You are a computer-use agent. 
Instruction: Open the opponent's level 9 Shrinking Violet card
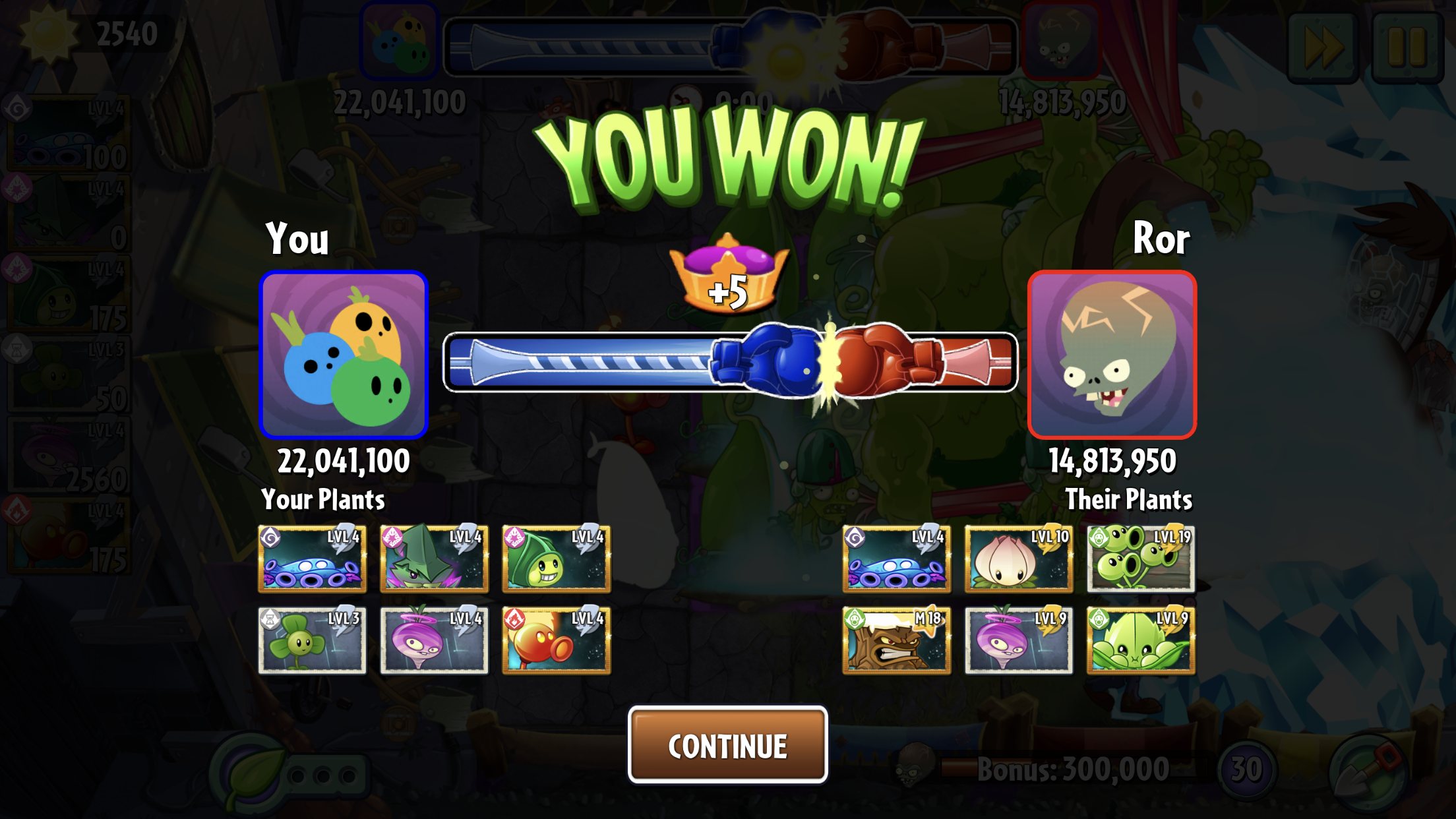(1018, 640)
